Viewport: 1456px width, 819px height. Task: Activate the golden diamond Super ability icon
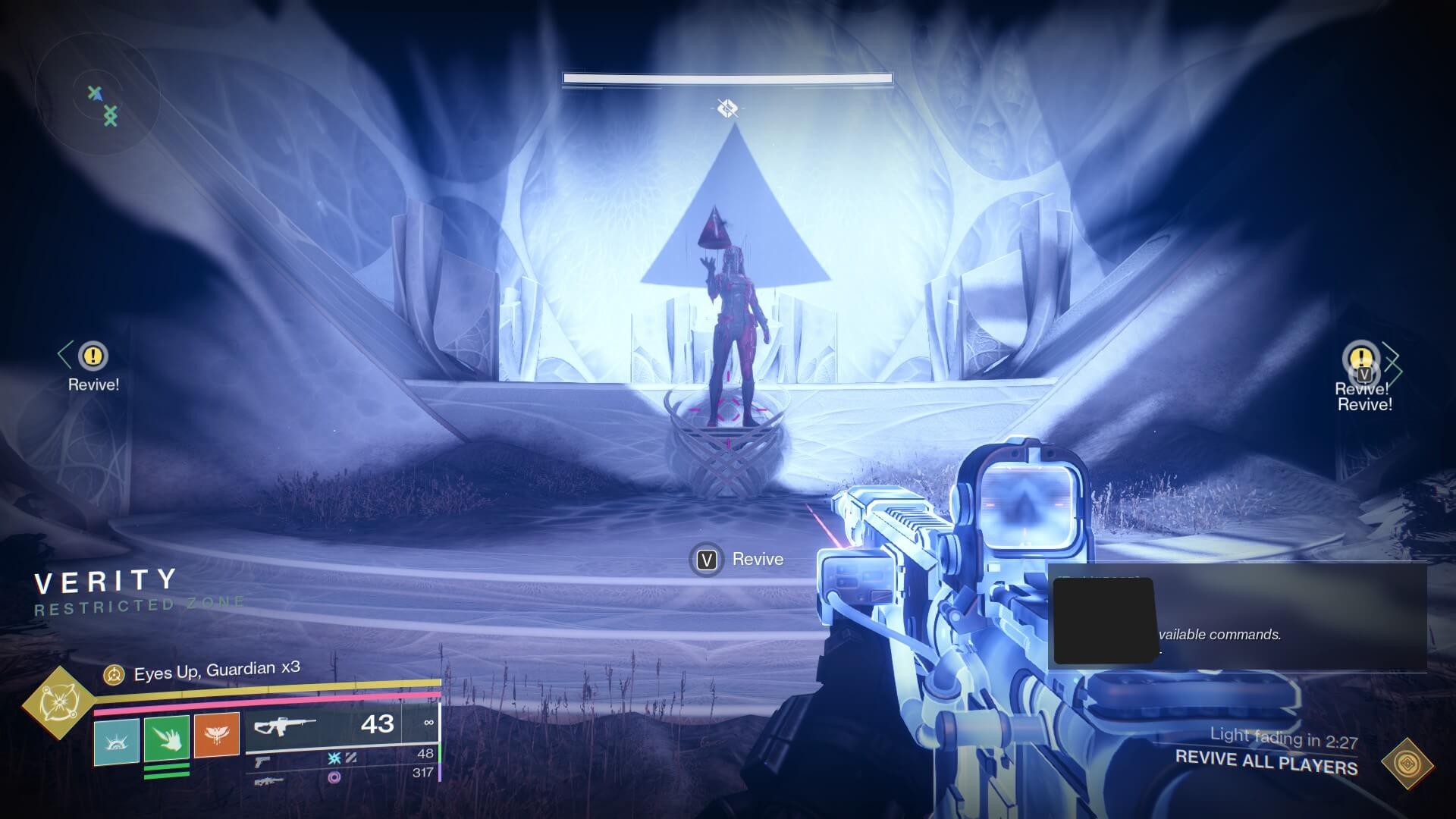pyautogui.click(x=58, y=702)
